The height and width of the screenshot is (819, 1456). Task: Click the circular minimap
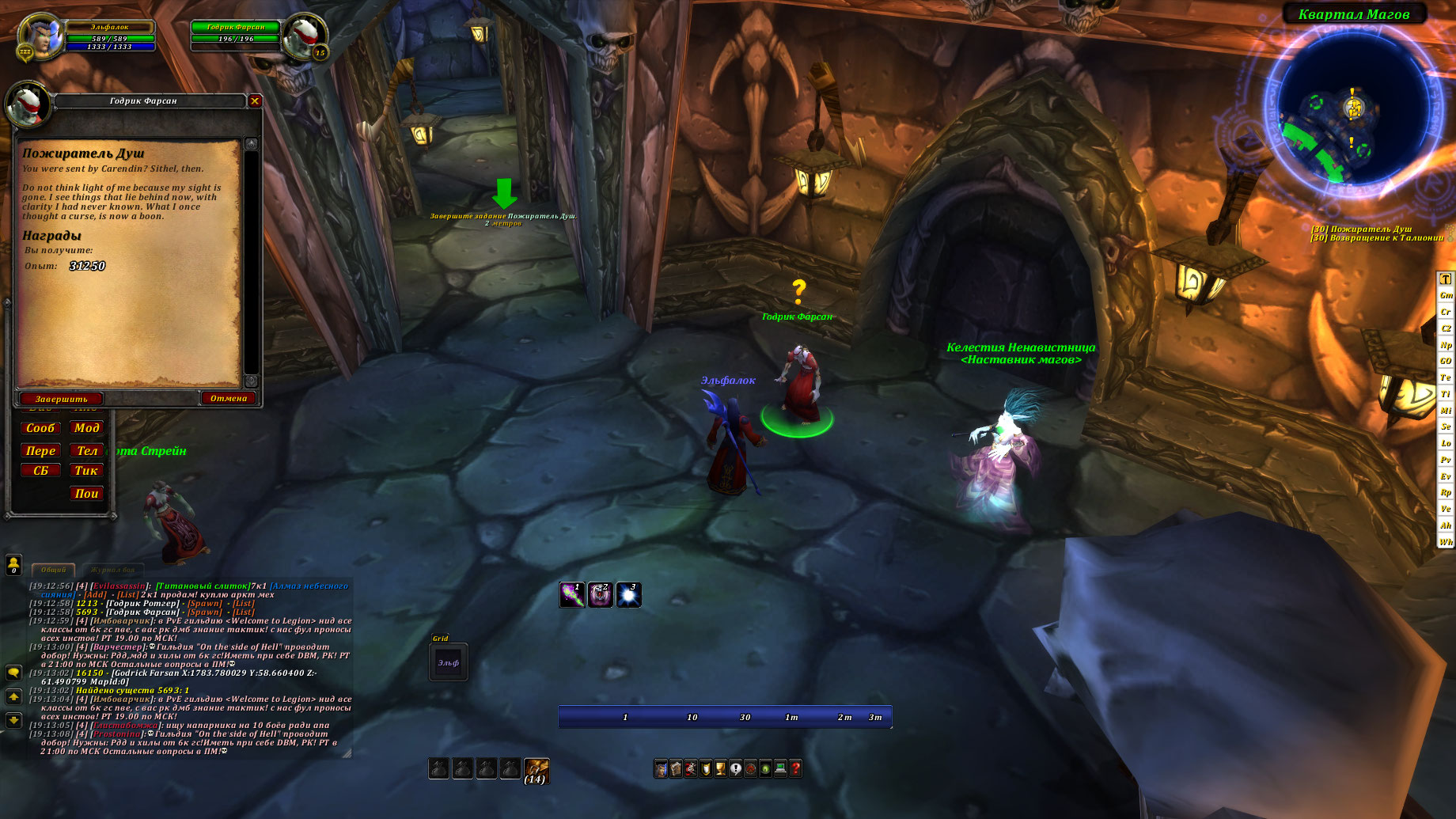(x=1352, y=108)
